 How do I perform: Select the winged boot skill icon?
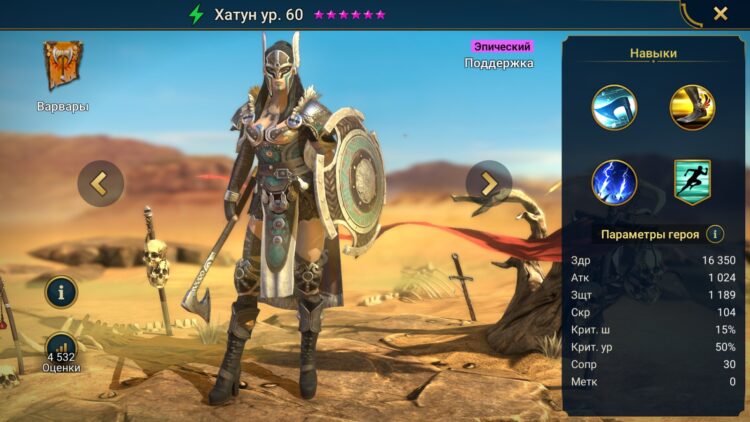pos(692,107)
